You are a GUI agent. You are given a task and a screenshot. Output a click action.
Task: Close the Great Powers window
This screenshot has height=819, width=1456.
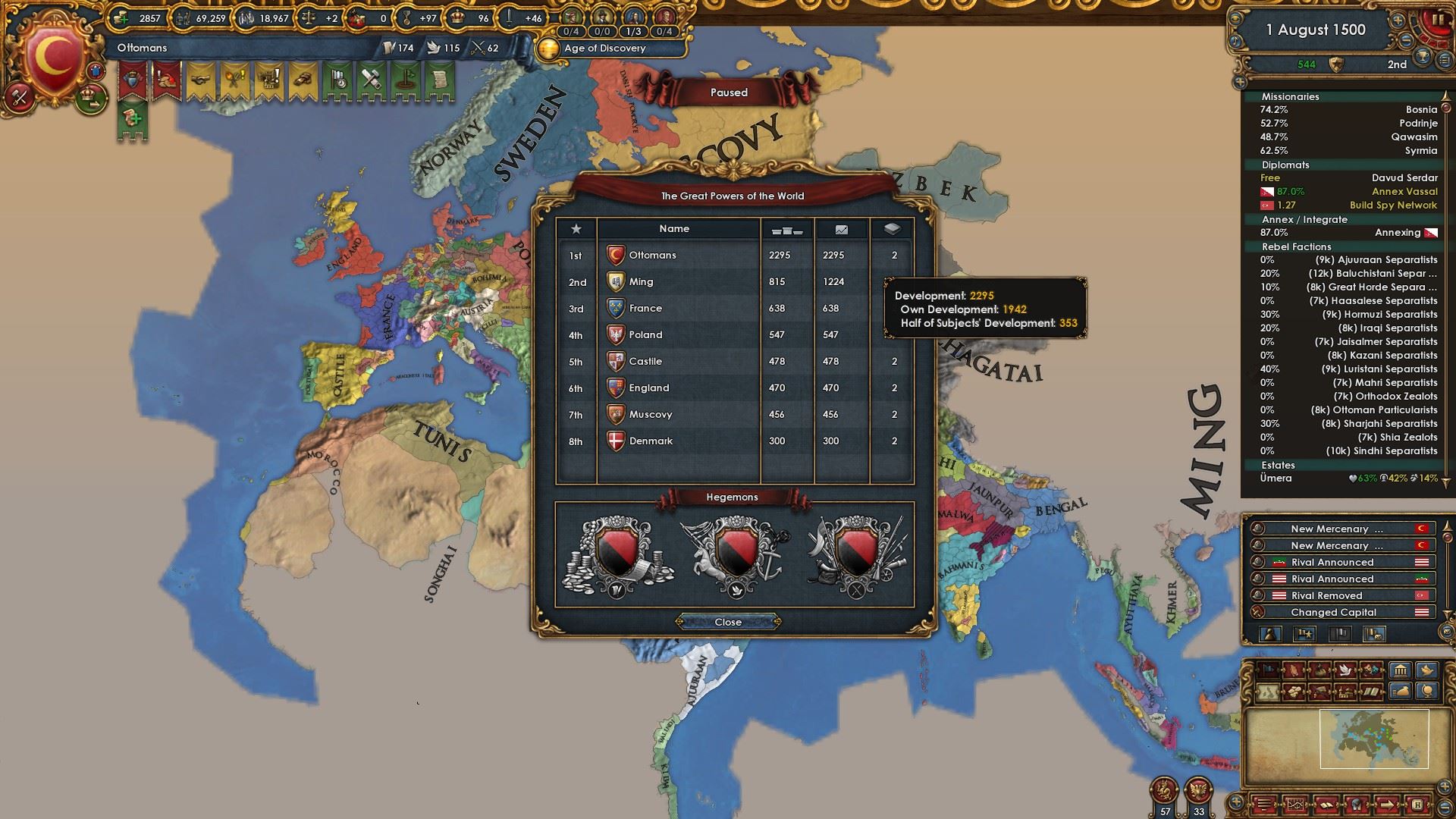(x=728, y=622)
